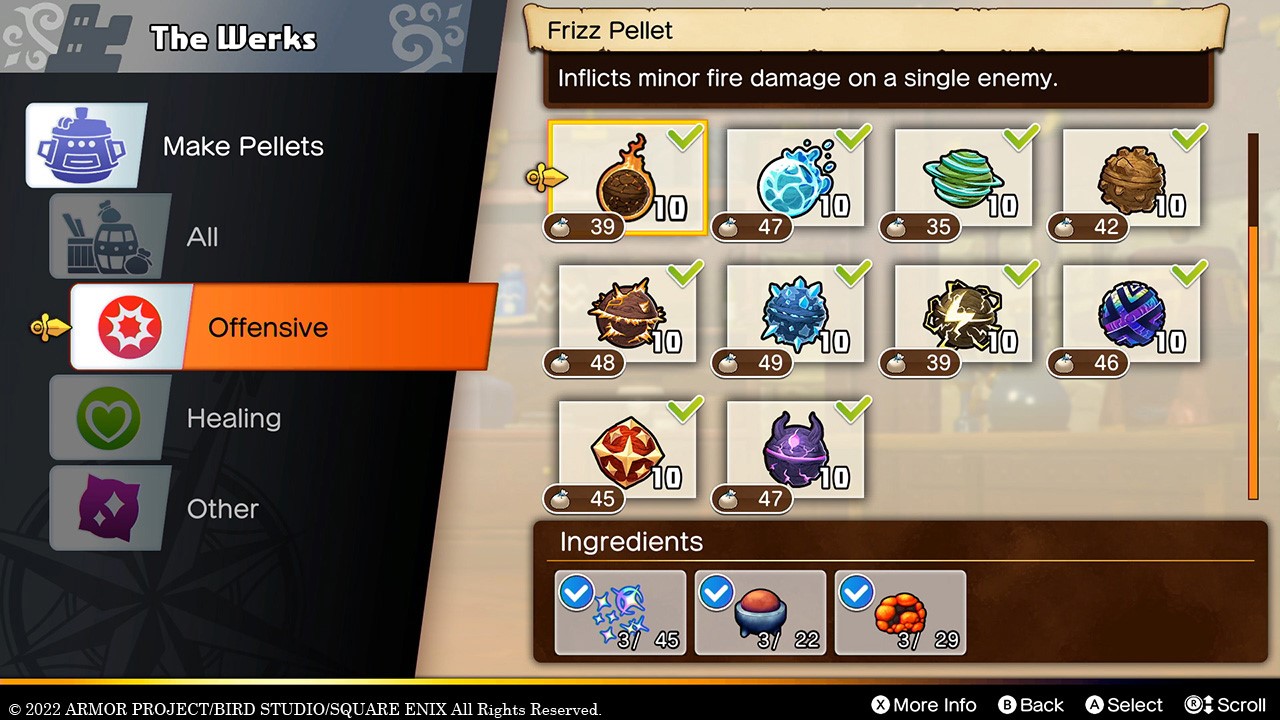1280x720 pixels.
Task: Switch to the All category
Action: coord(202,237)
